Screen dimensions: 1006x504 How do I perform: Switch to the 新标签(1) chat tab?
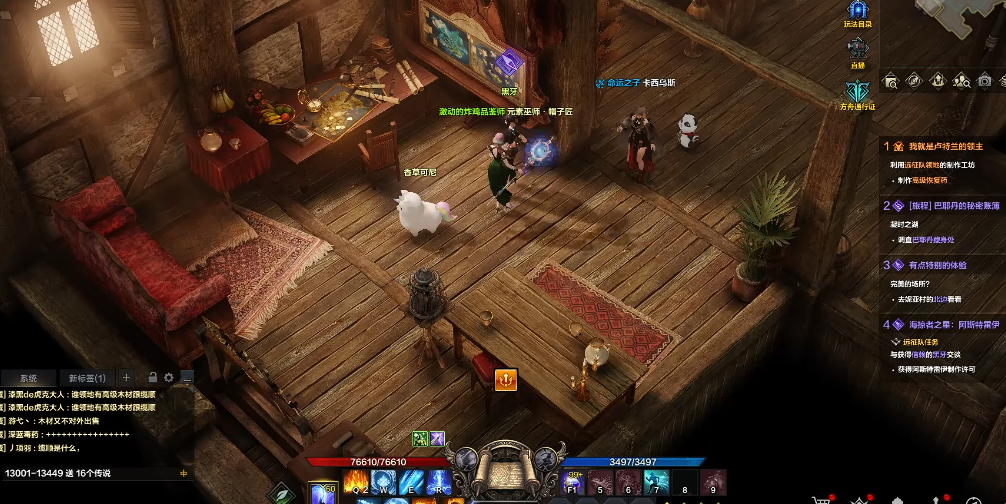tap(87, 378)
